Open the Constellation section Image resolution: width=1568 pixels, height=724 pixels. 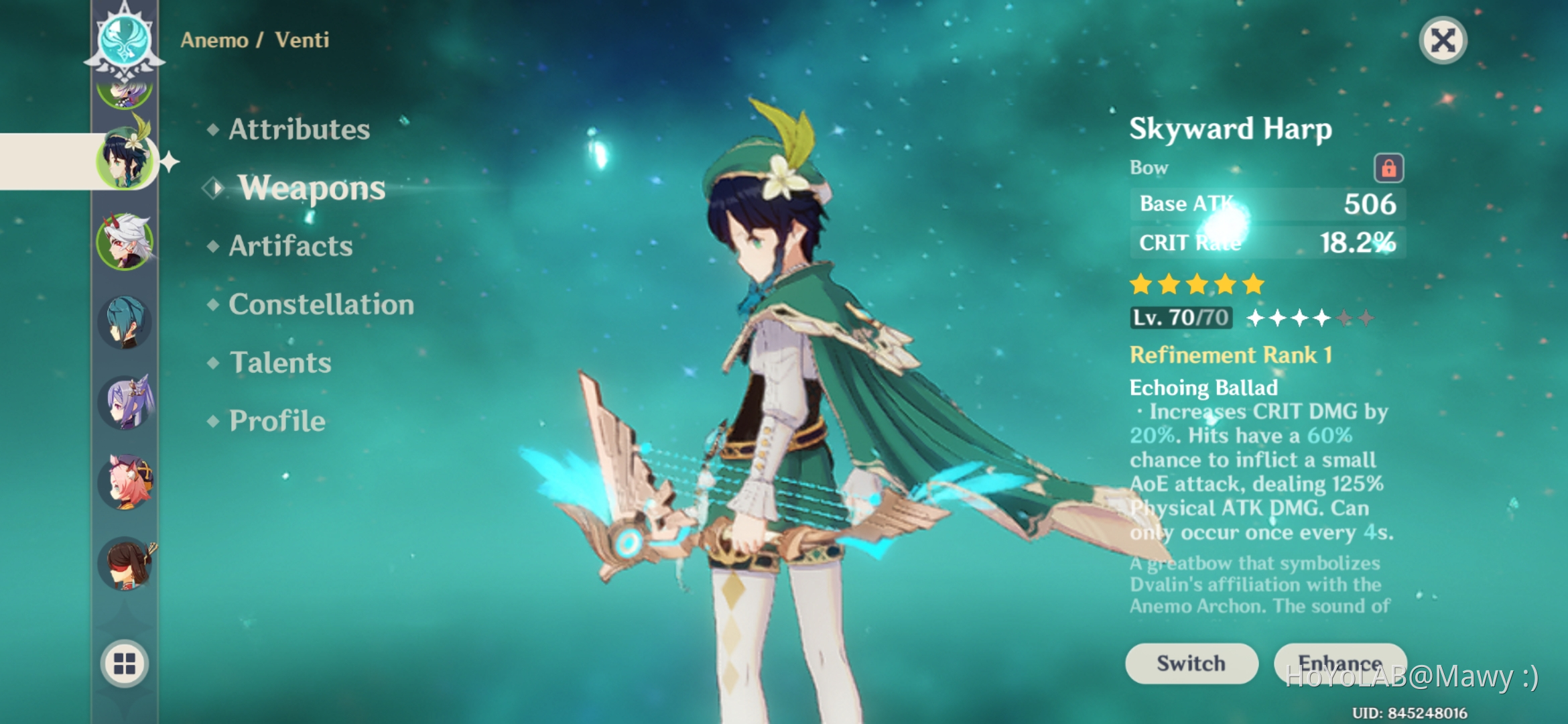[x=320, y=305]
